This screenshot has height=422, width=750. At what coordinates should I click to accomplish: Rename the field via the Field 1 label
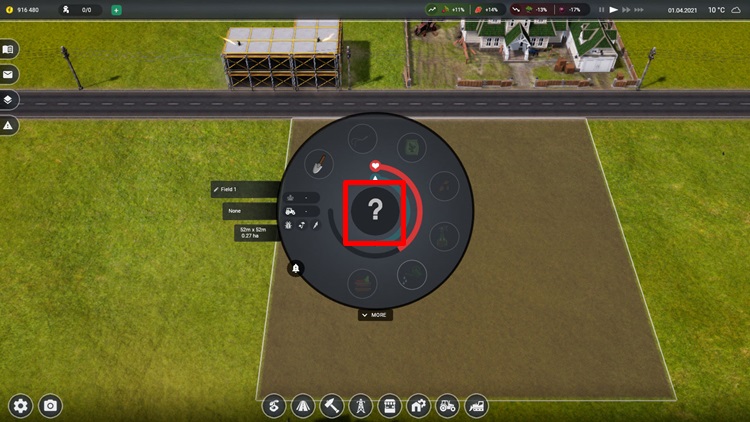[x=245, y=189]
